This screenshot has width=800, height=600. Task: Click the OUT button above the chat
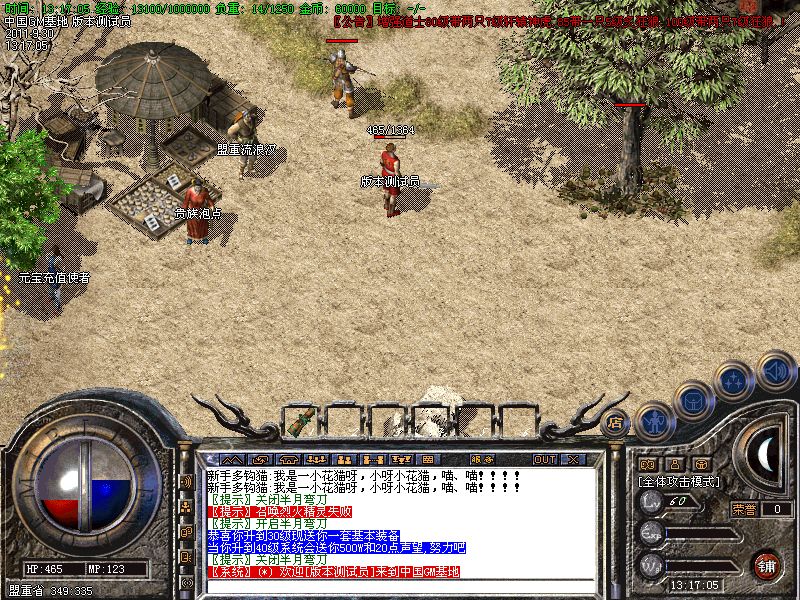[x=544, y=459]
